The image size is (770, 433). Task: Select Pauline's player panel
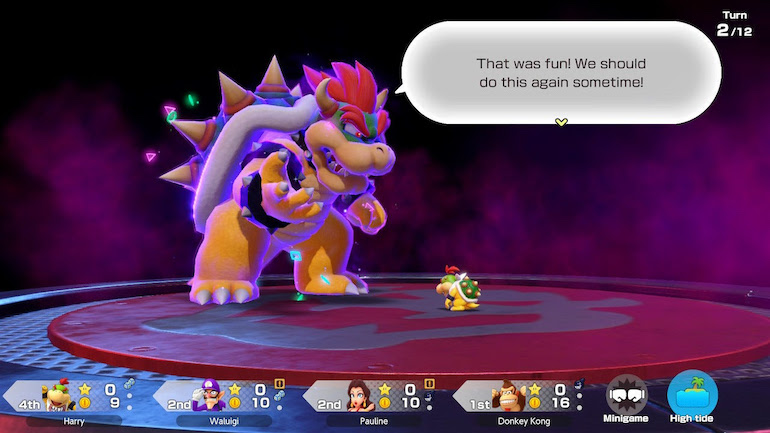(x=372, y=400)
